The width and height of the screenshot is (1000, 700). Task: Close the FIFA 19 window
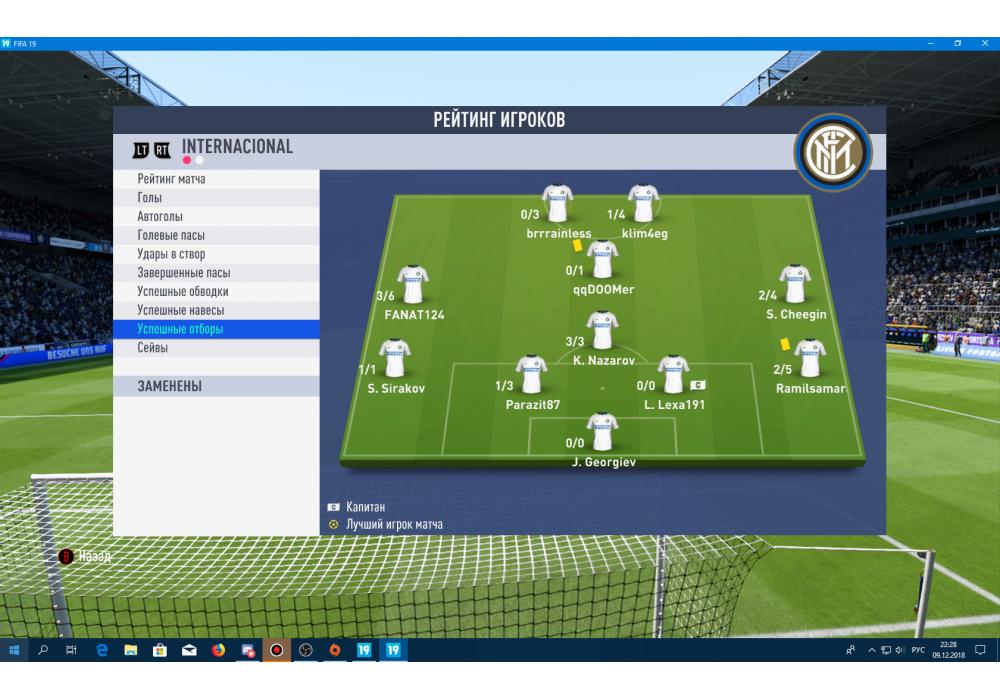click(x=986, y=44)
